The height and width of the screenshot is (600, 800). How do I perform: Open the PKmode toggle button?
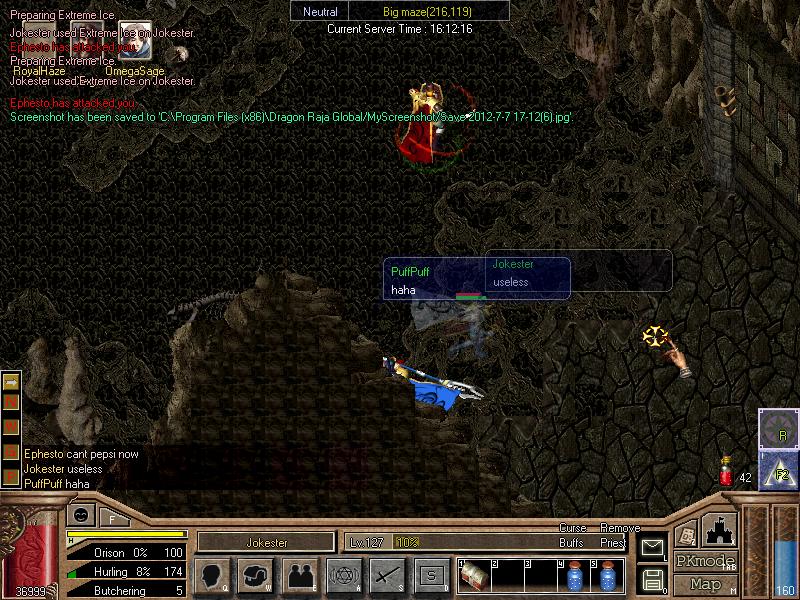705,561
